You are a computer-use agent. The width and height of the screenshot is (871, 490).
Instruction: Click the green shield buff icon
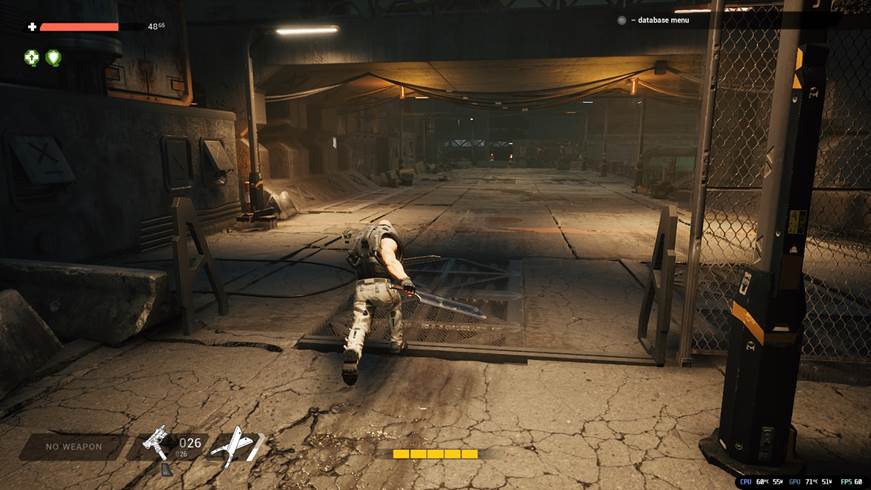(53, 58)
